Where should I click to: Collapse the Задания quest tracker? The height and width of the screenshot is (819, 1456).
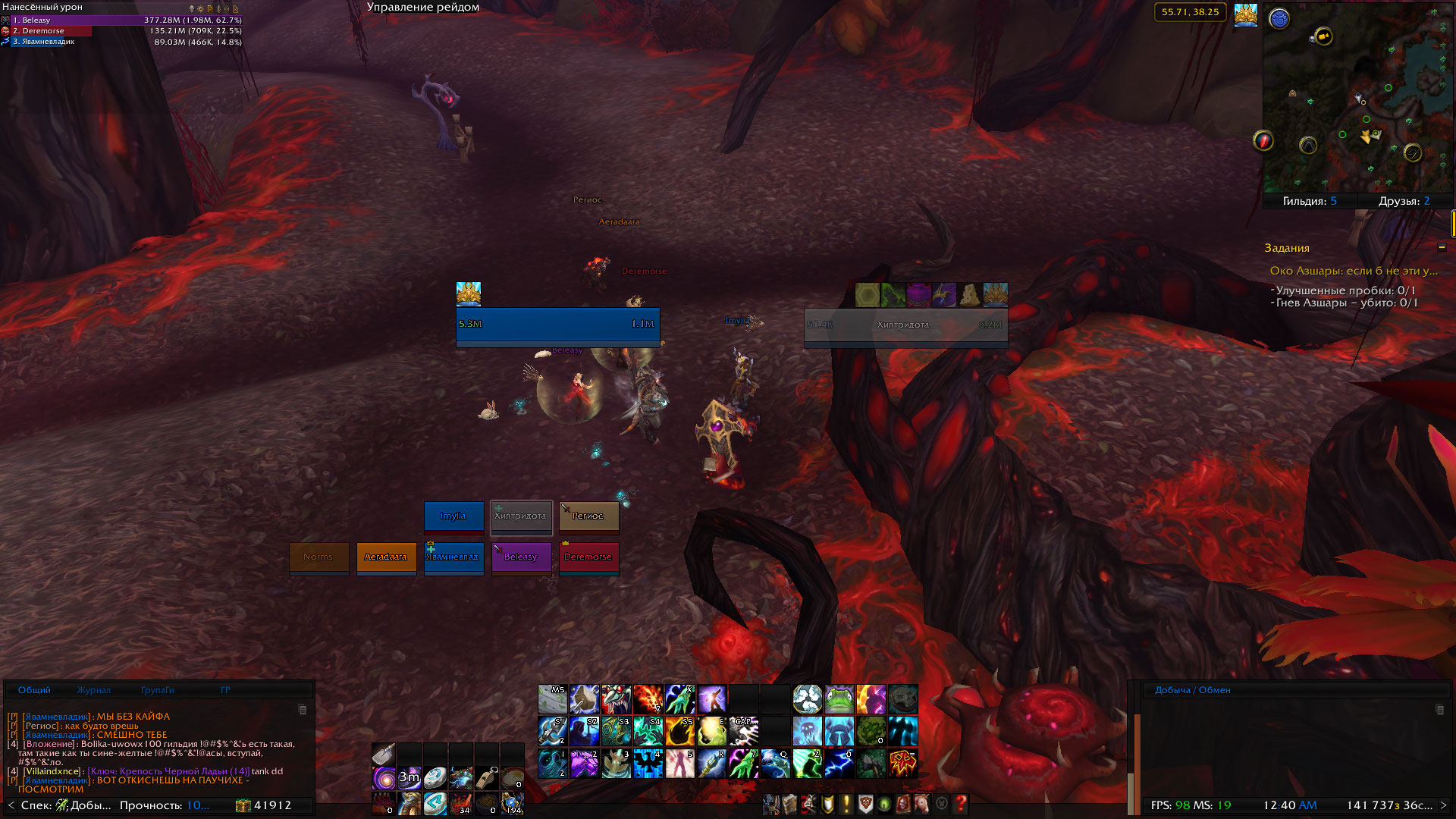(x=1442, y=247)
